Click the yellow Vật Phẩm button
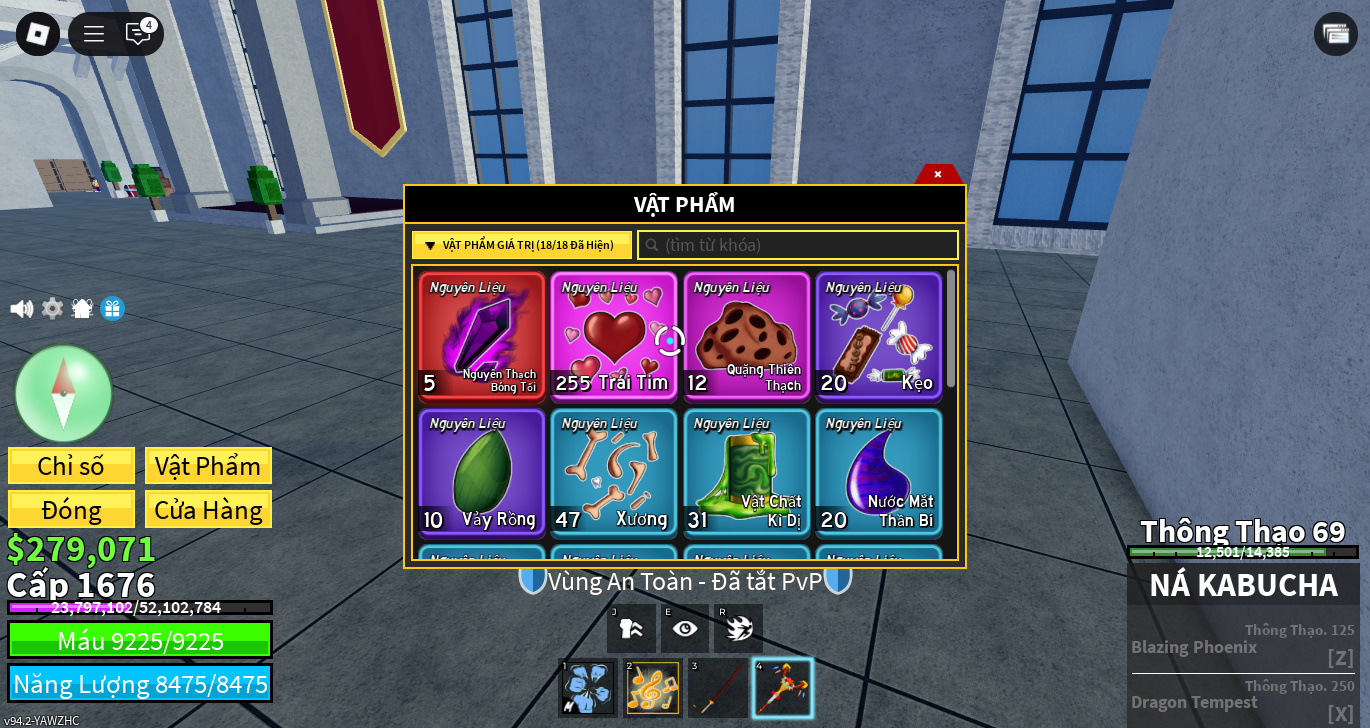This screenshot has width=1370, height=728. click(x=208, y=466)
